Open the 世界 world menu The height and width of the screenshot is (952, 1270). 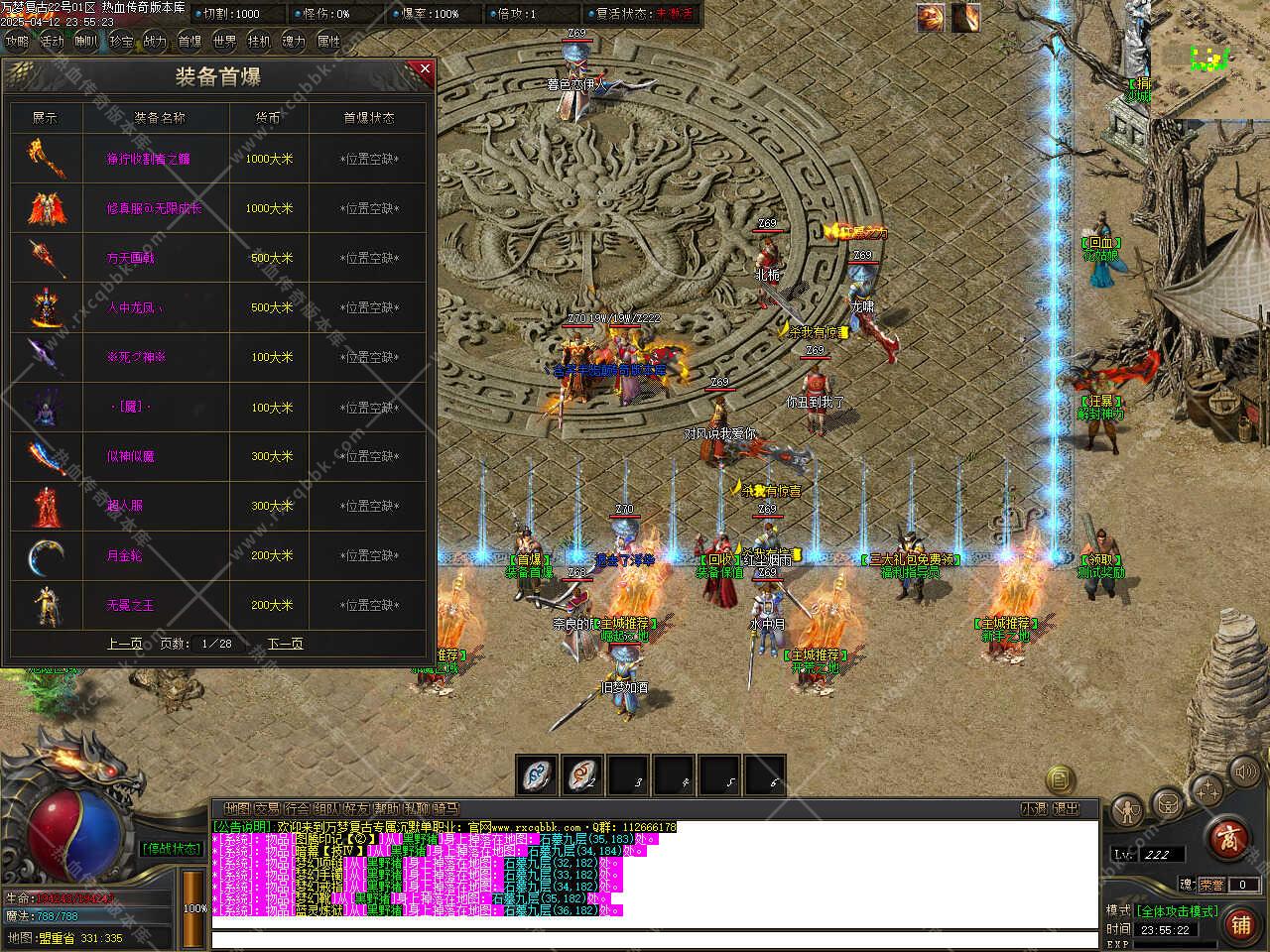click(224, 42)
